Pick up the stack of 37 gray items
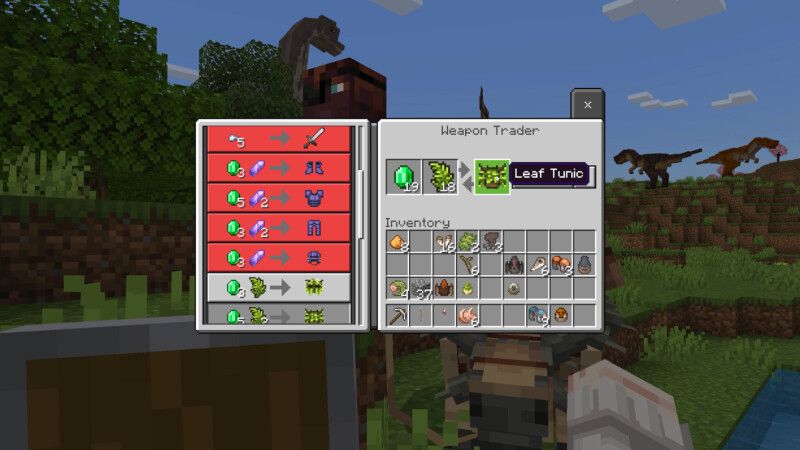 click(421, 290)
